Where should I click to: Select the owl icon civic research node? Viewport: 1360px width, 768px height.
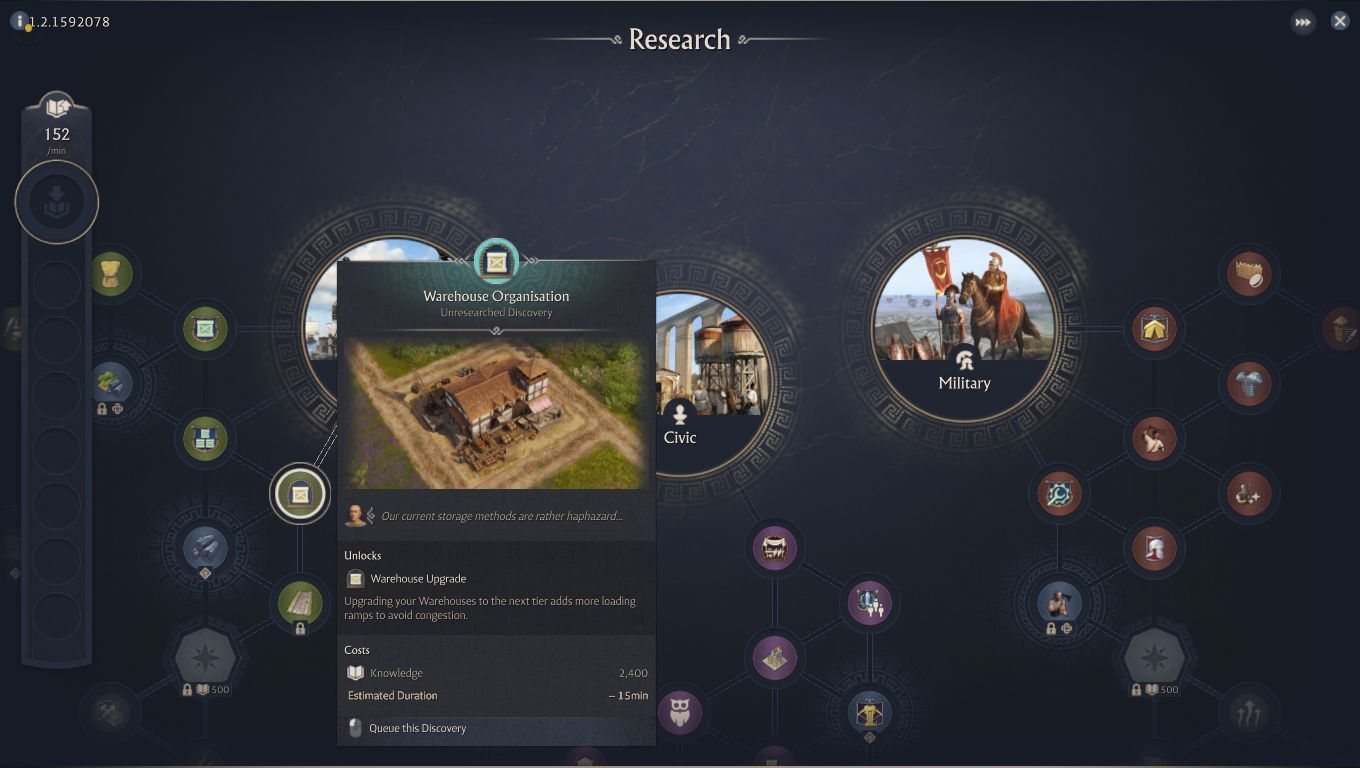tap(681, 712)
